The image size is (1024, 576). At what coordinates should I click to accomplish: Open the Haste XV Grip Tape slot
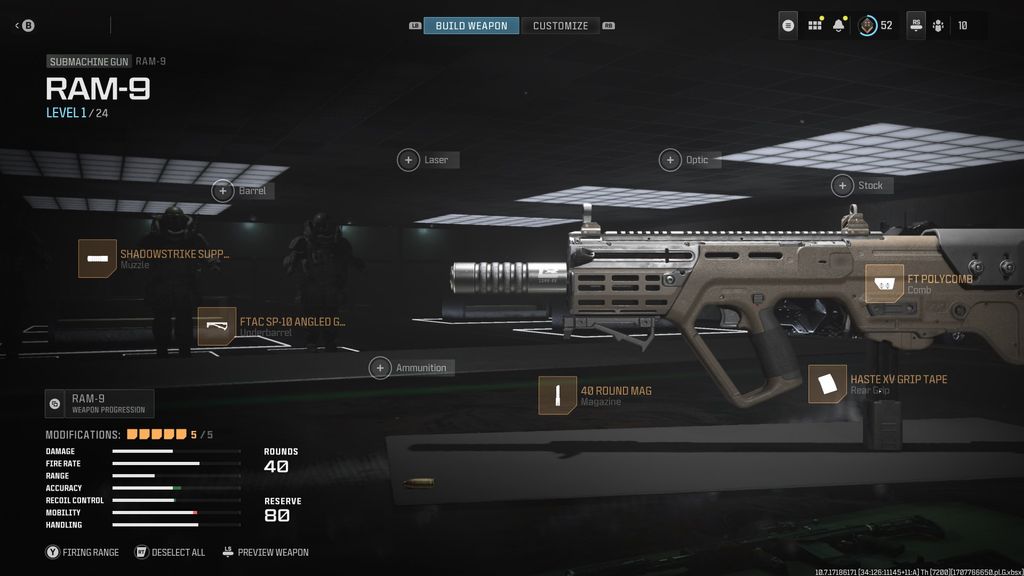827,384
